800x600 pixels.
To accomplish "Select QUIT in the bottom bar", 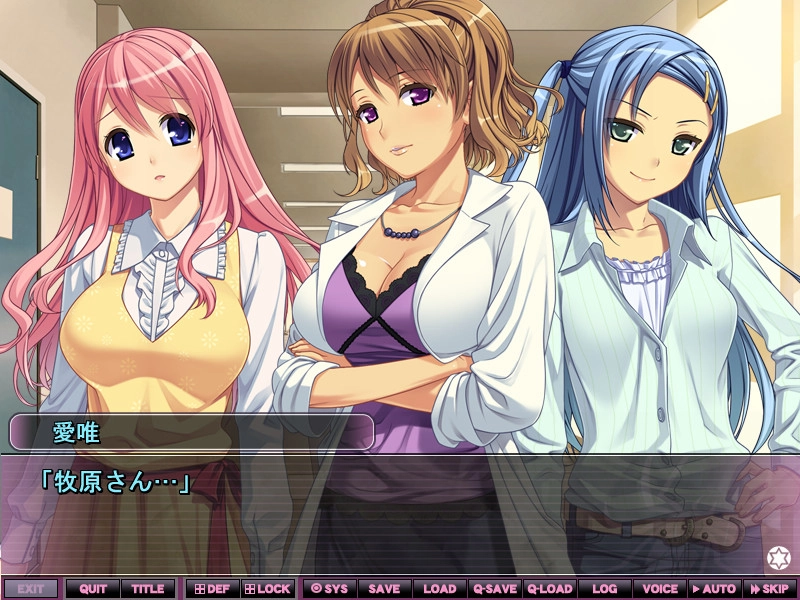I will [93, 589].
